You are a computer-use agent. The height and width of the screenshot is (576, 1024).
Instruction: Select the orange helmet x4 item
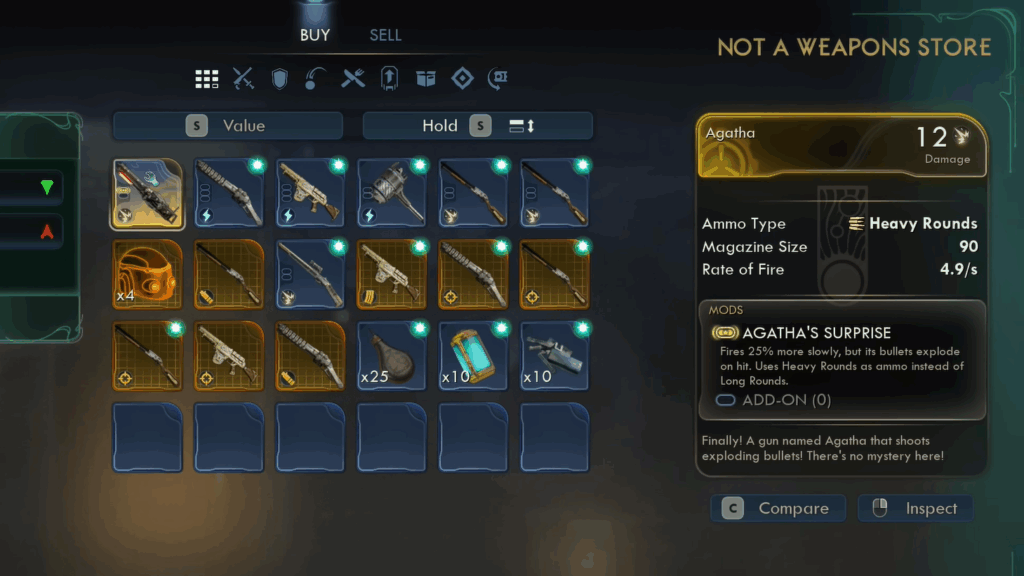click(x=148, y=274)
